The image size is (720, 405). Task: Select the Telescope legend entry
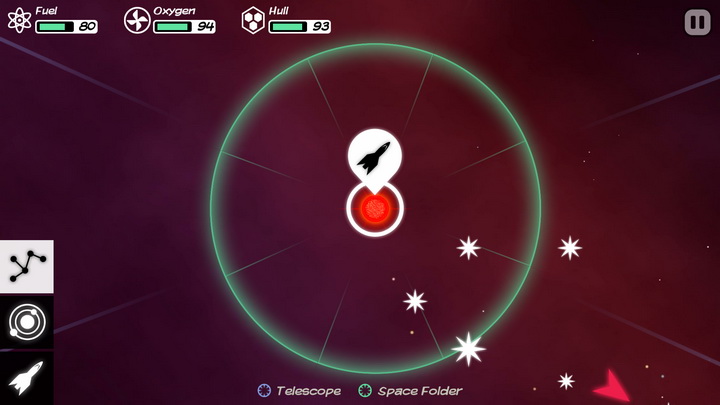tap(300, 391)
